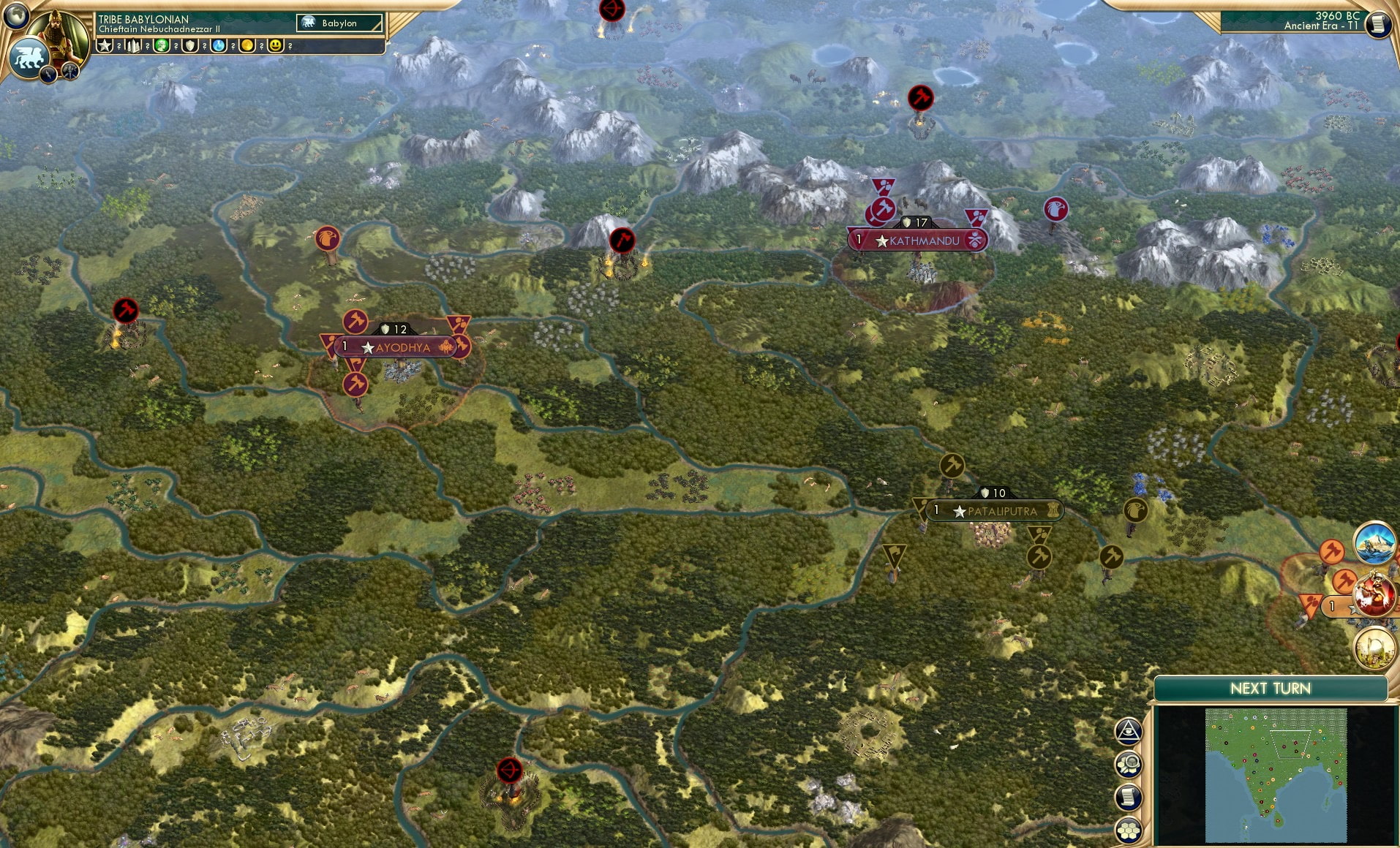Open the Babylon civilization selector
Image resolution: width=1400 pixels, height=848 pixels.
pyautogui.click(x=336, y=23)
